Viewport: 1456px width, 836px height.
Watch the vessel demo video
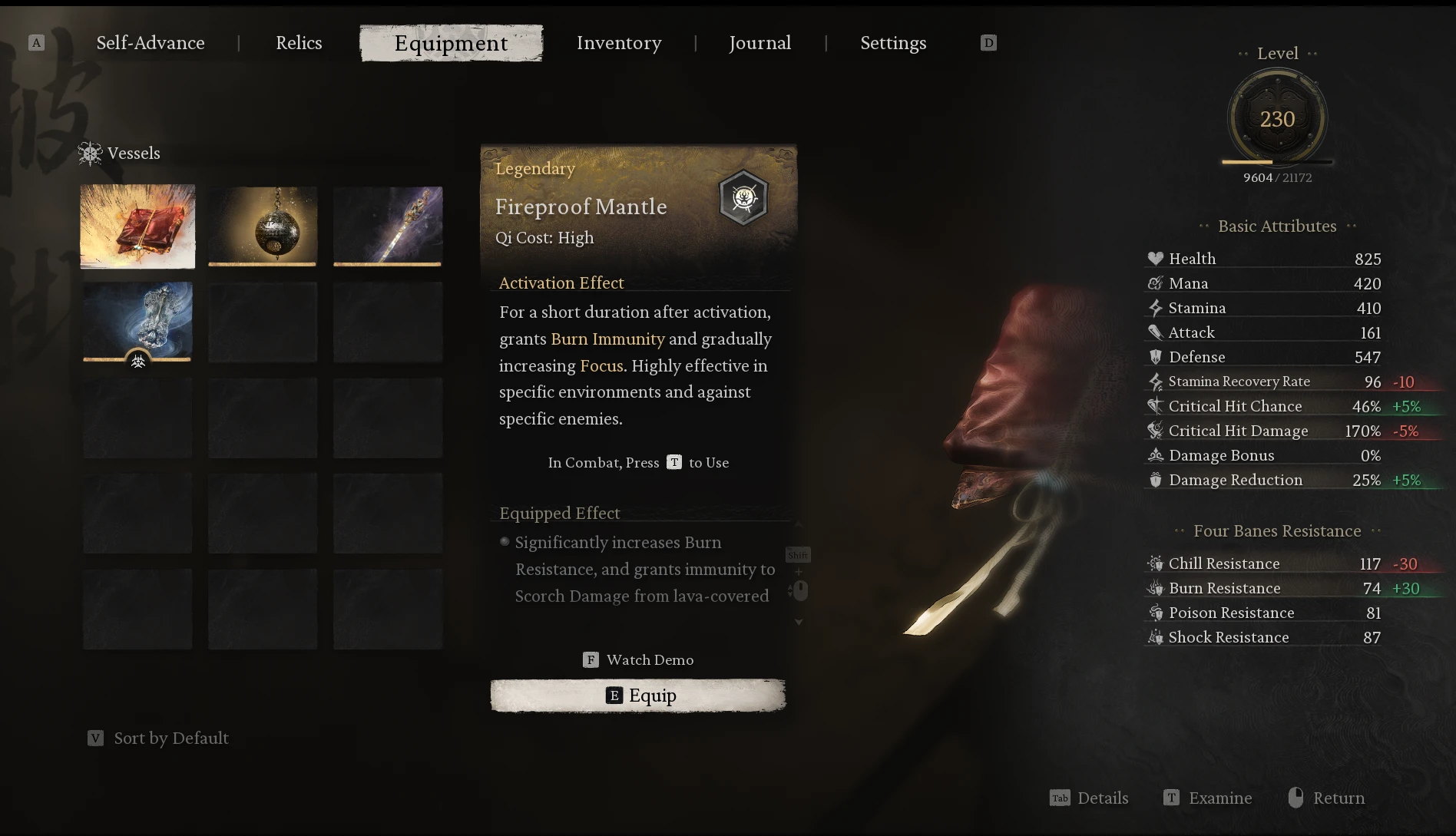tap(639, 660)
